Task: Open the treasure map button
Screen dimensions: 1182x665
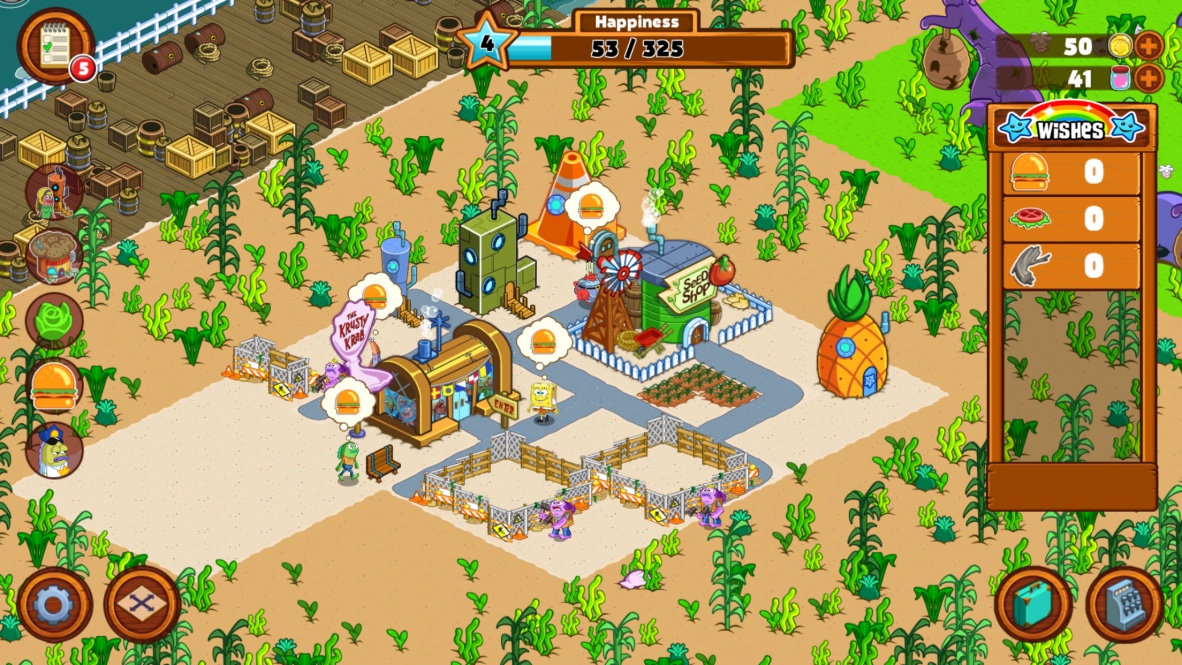Action: (x=142, y=604)
